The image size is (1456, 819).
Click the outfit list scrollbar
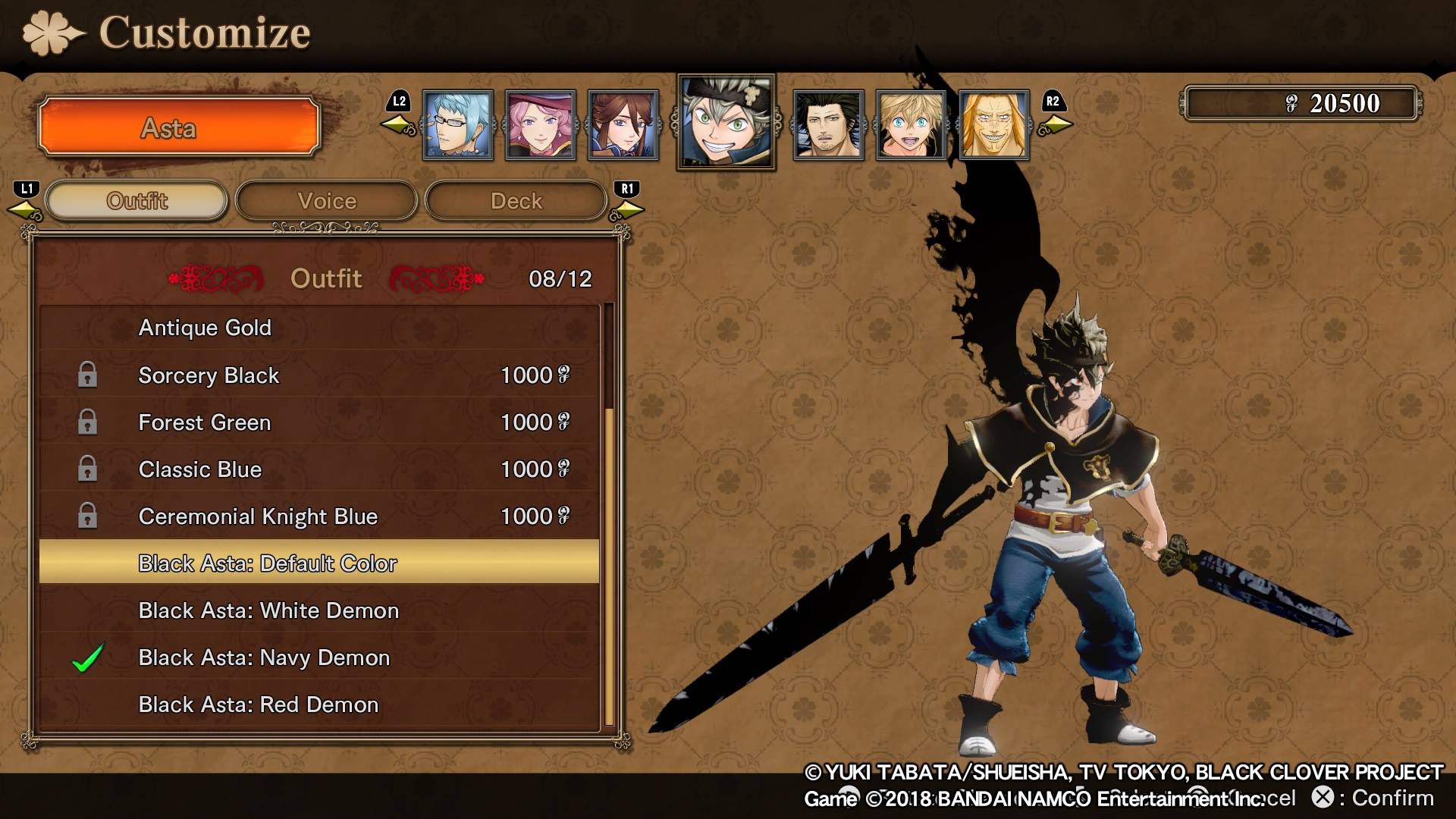point(609,565)
